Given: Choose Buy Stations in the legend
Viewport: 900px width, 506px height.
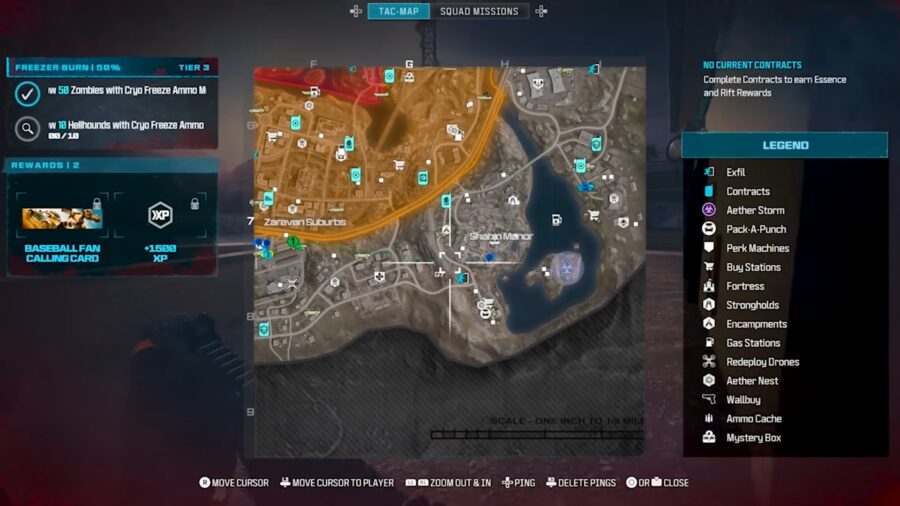Looking at the screenshot, I should tap(753, 267).
